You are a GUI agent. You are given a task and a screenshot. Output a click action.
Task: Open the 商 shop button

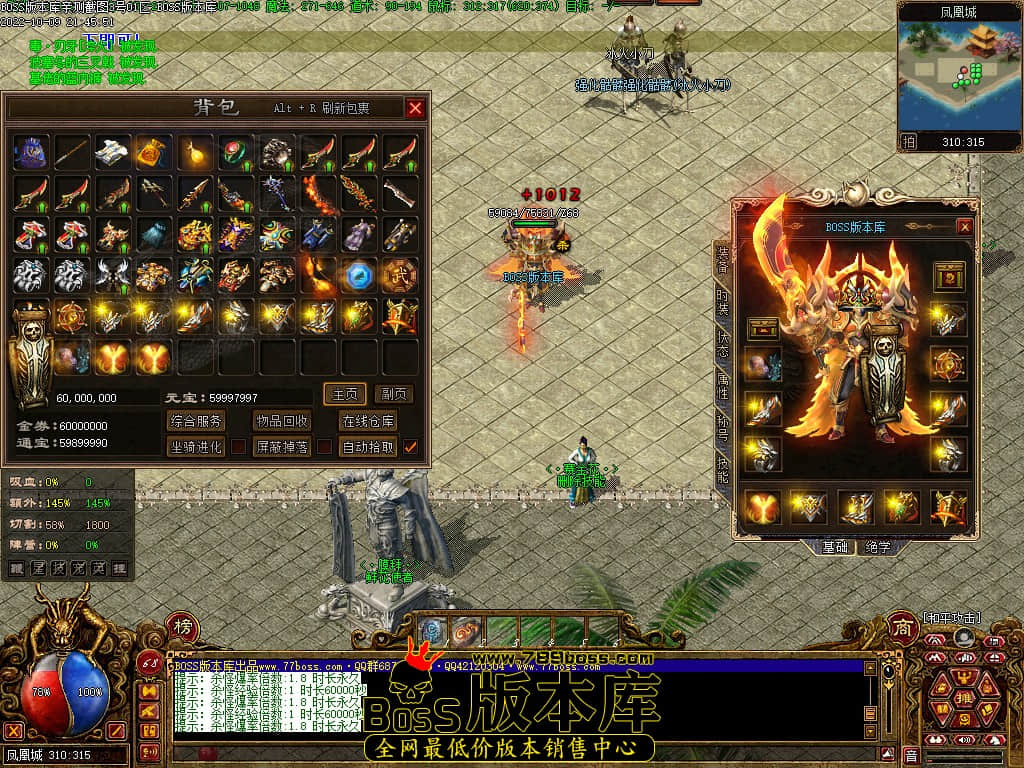(902, 626)
